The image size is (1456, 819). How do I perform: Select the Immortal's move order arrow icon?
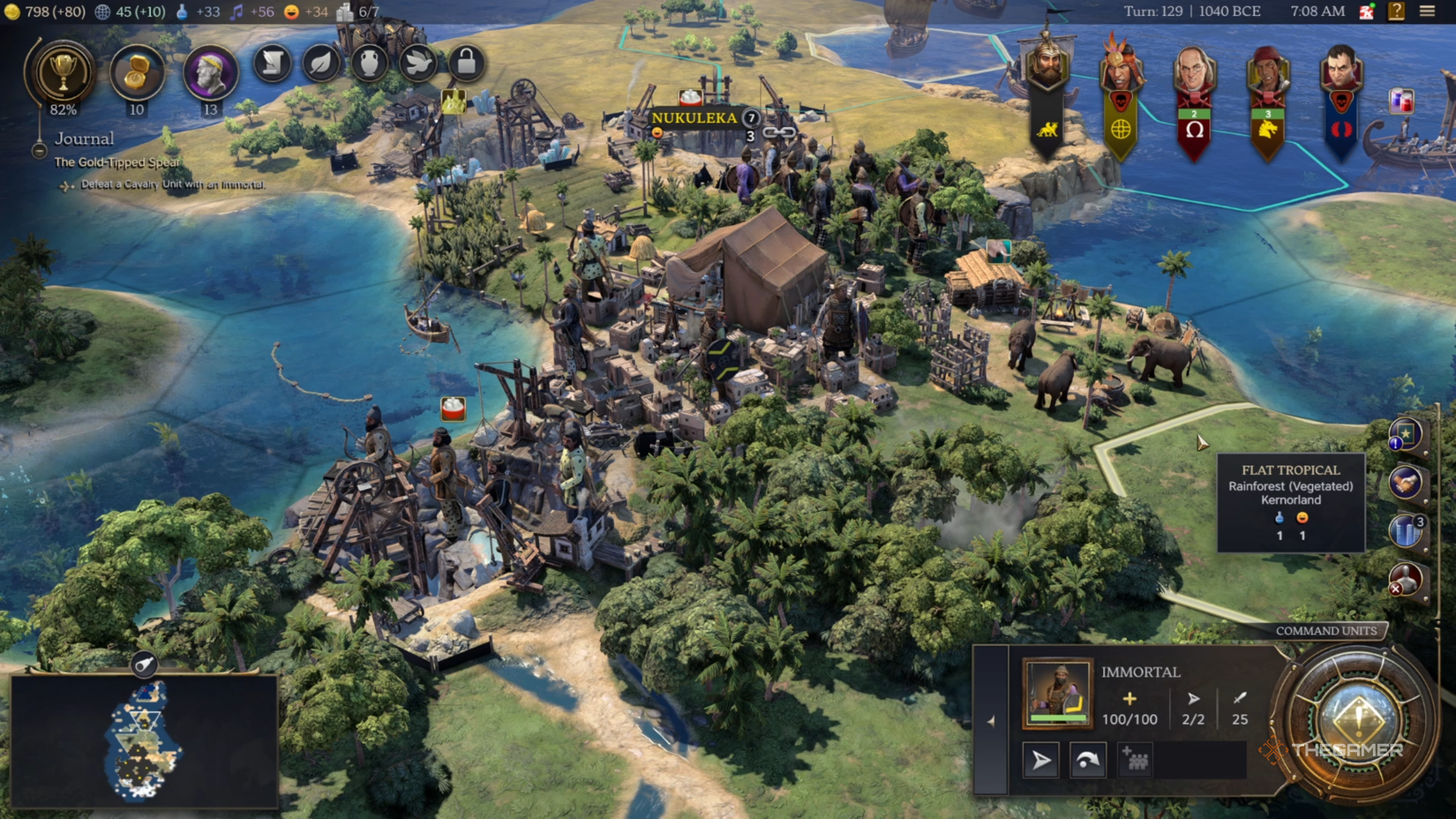[x=1041, y=760]
